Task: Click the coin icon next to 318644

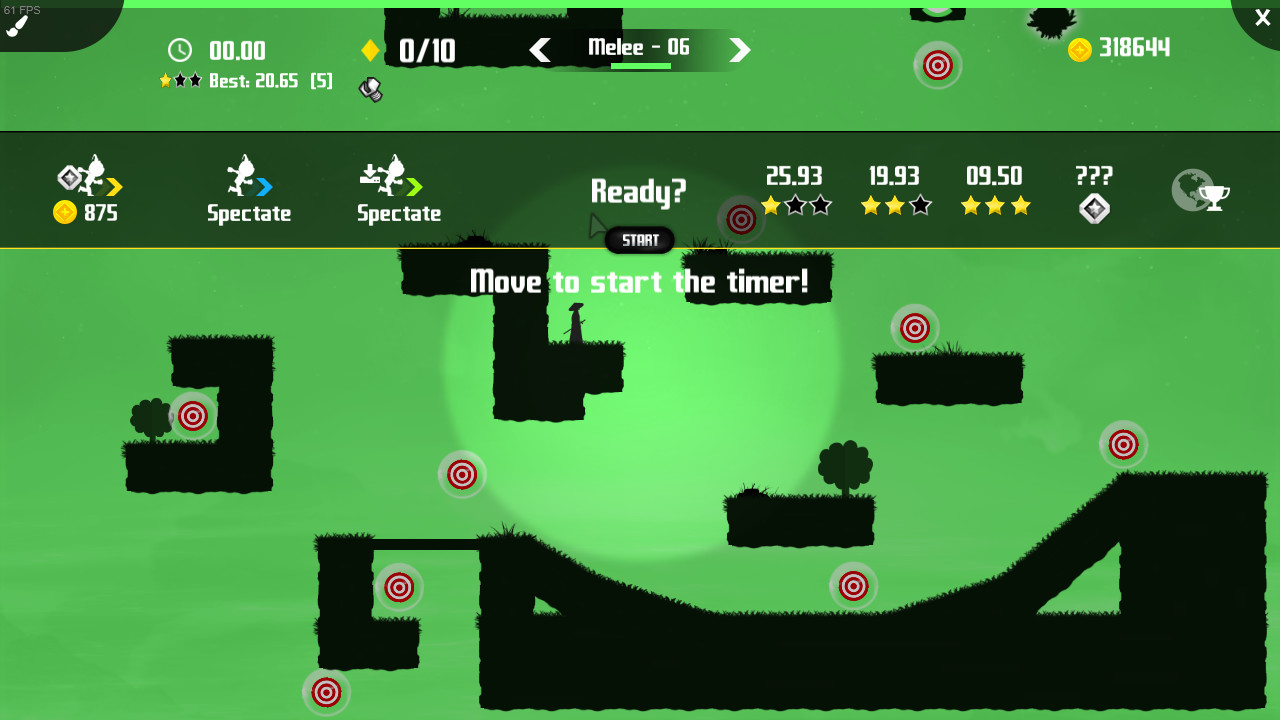Action: pos(1078,49)
